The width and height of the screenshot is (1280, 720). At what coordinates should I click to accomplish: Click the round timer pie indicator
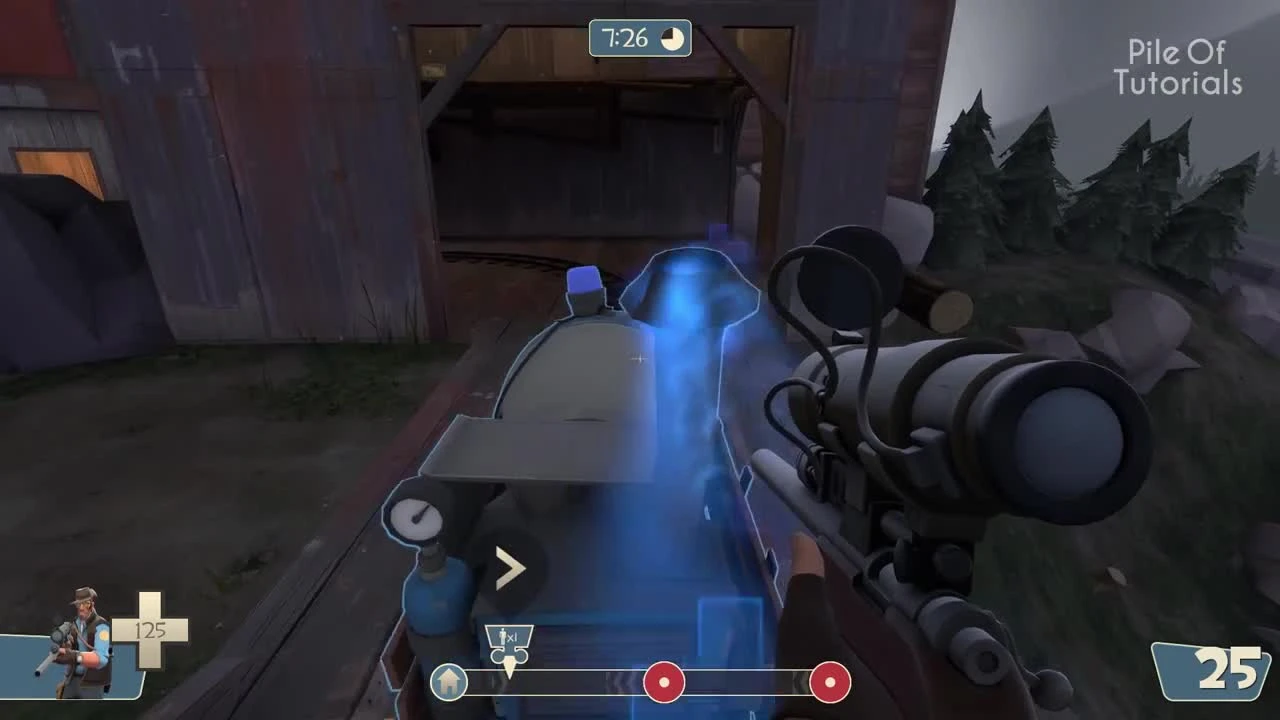coord(669,40)
